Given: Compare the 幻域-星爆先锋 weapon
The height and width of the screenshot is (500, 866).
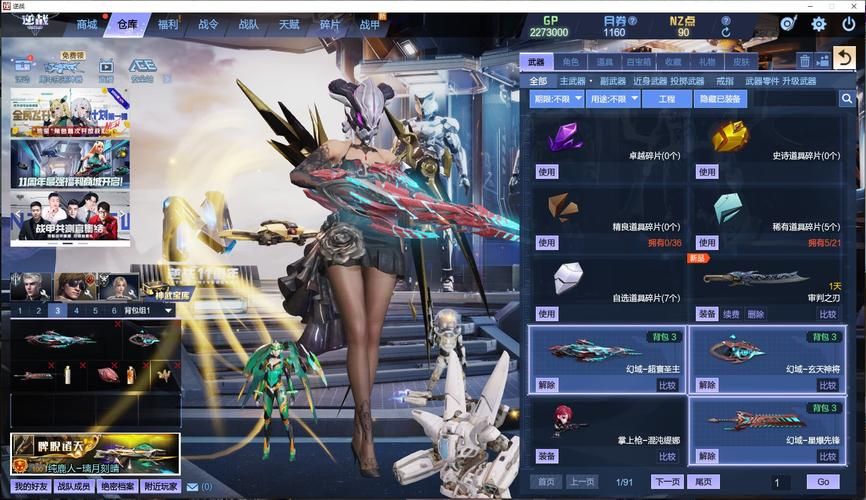Looking at the screenshot, I should [x=828, y=456].
